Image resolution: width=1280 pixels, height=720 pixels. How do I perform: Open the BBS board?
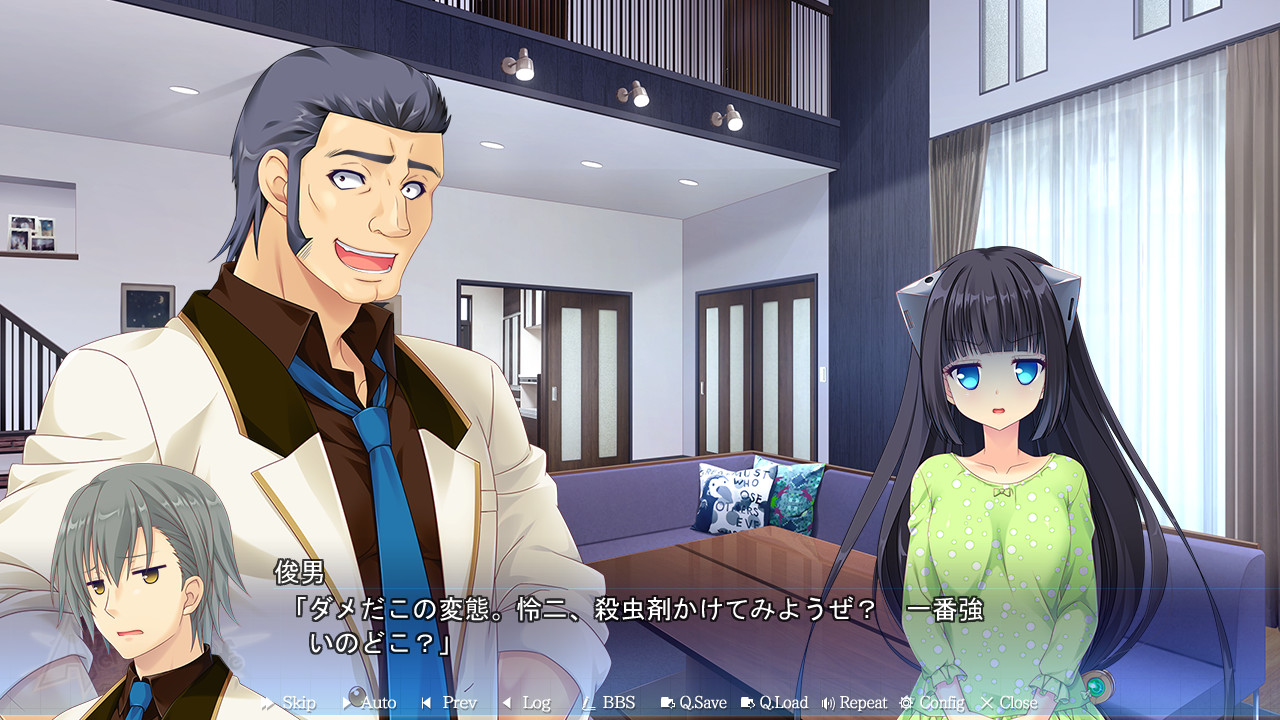click(x=617, y=701)
